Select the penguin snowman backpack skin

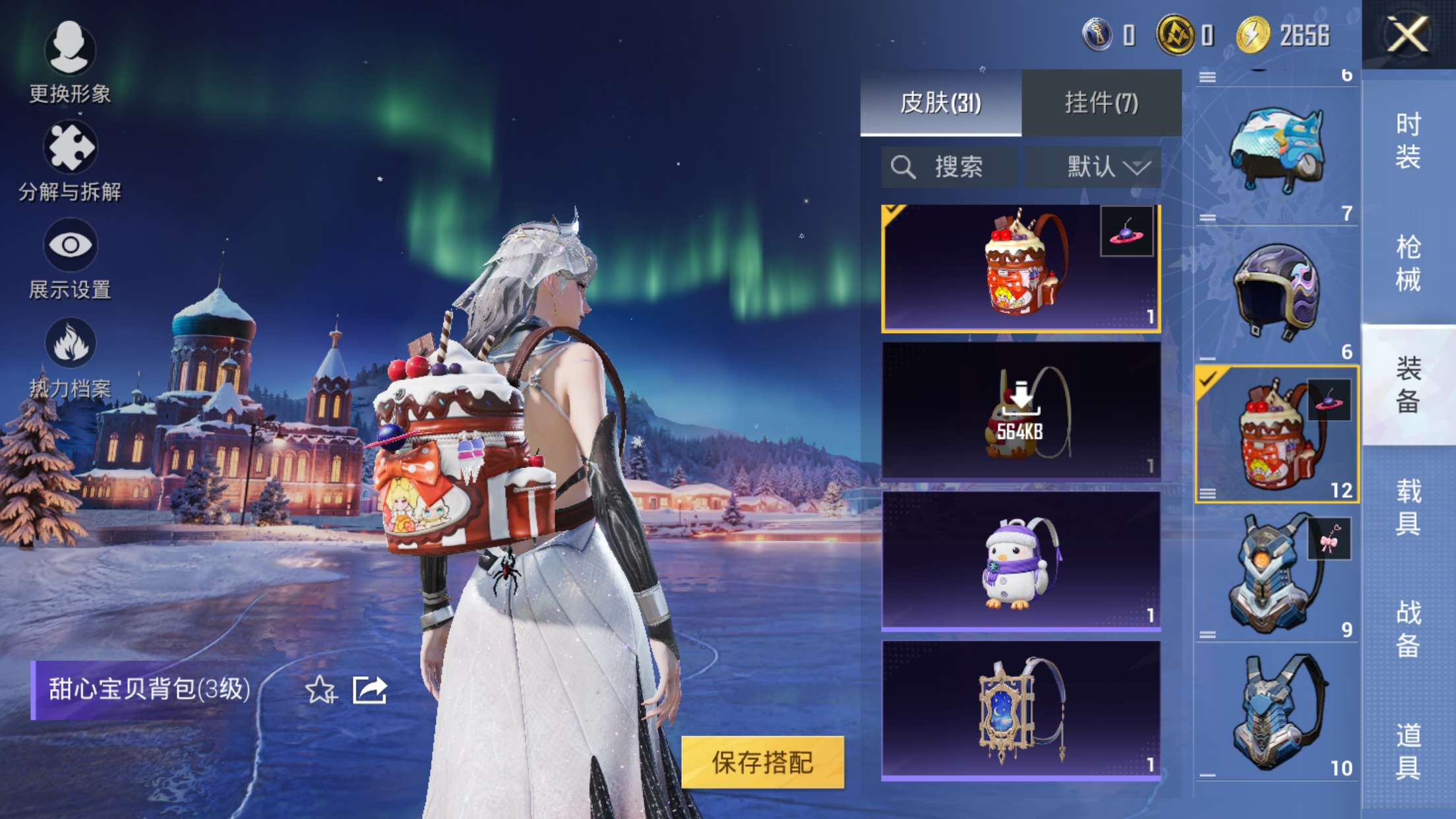coord(1020,561)
